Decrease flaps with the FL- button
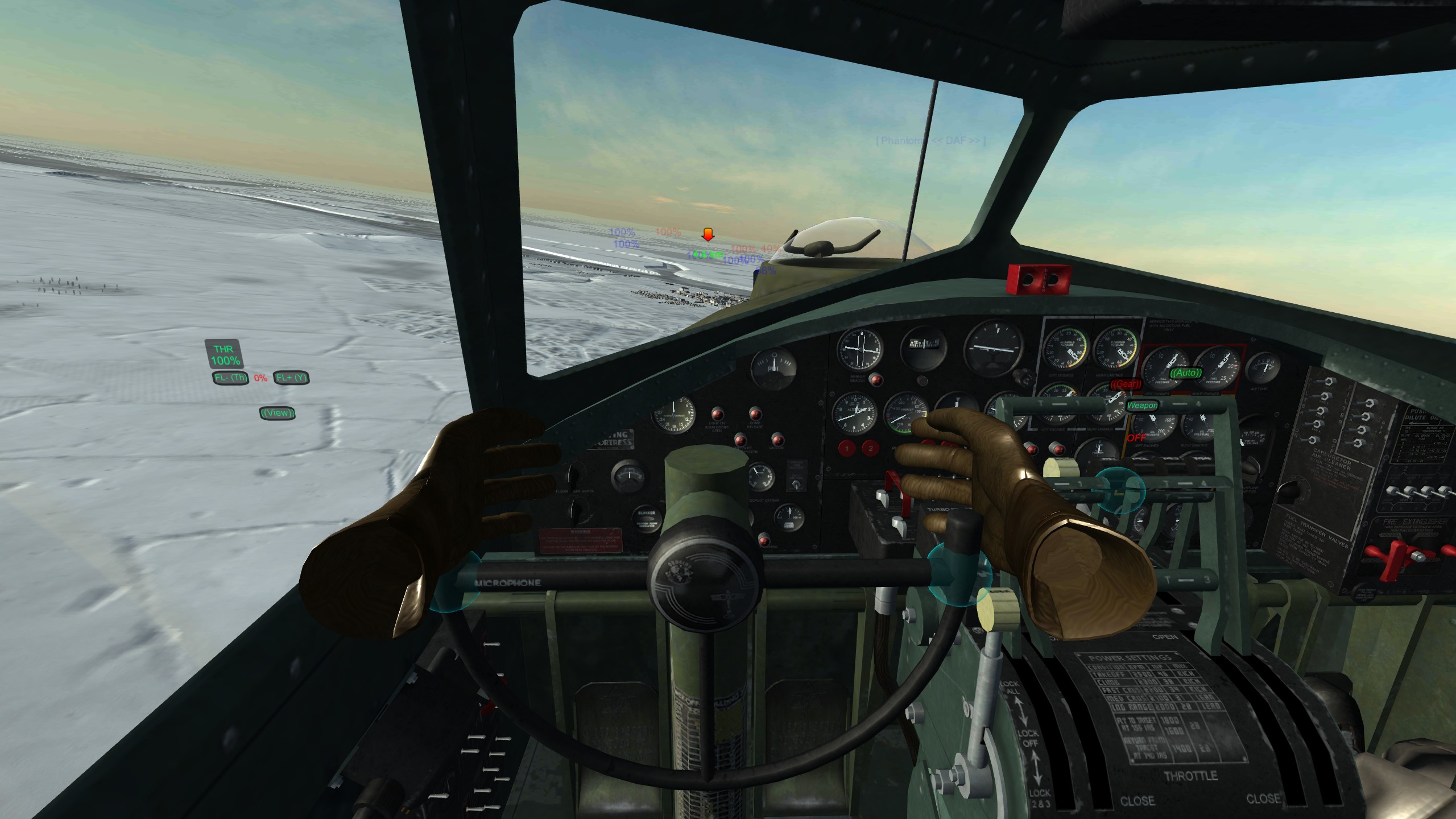This screenshot has height=819, width=1456. [x=230, y=378]
